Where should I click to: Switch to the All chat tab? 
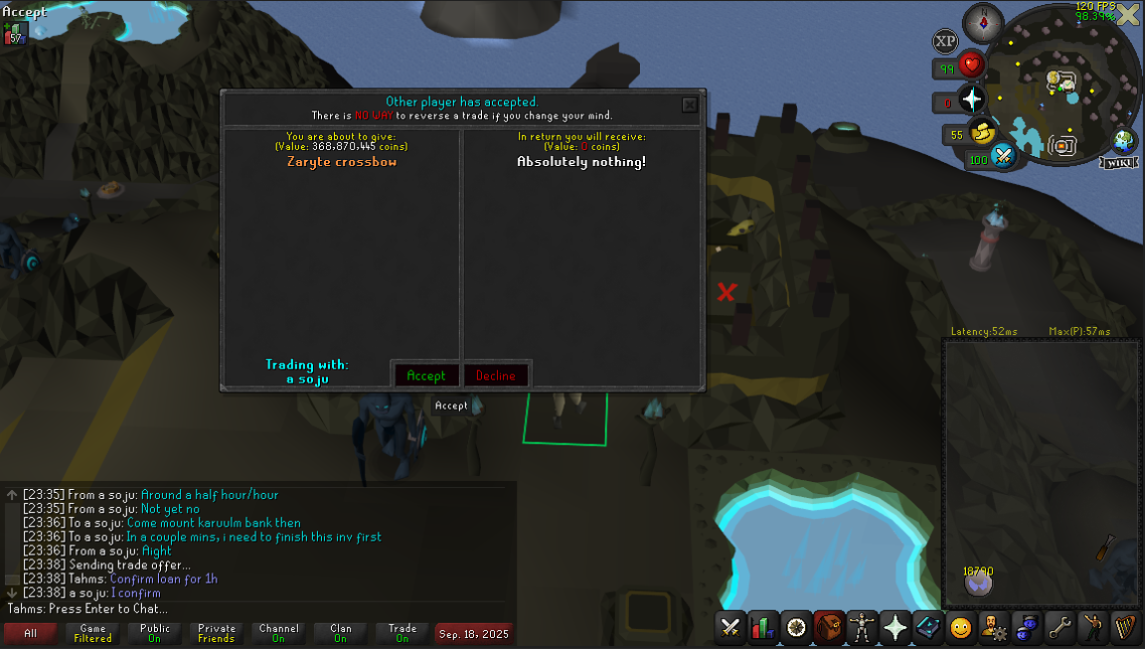point(31,633)
